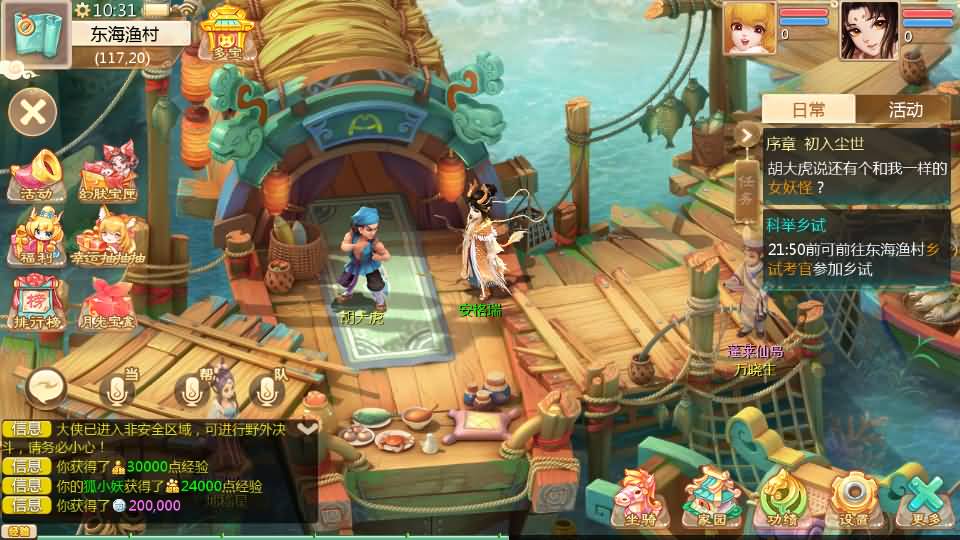
Task: Open the 幻肤宝匣 treasure box
Action: pyautogui.click(x=107, y=176)
